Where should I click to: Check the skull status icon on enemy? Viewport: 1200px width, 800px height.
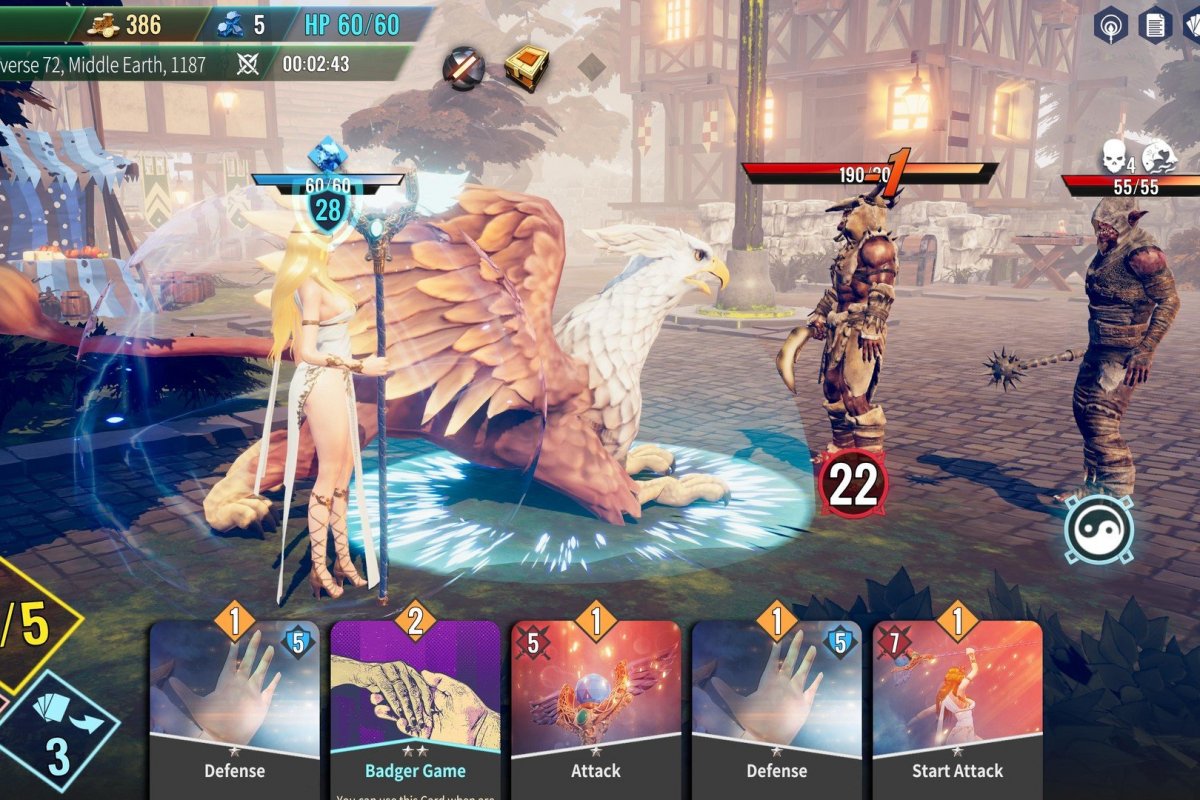[x=1113, y=156]
